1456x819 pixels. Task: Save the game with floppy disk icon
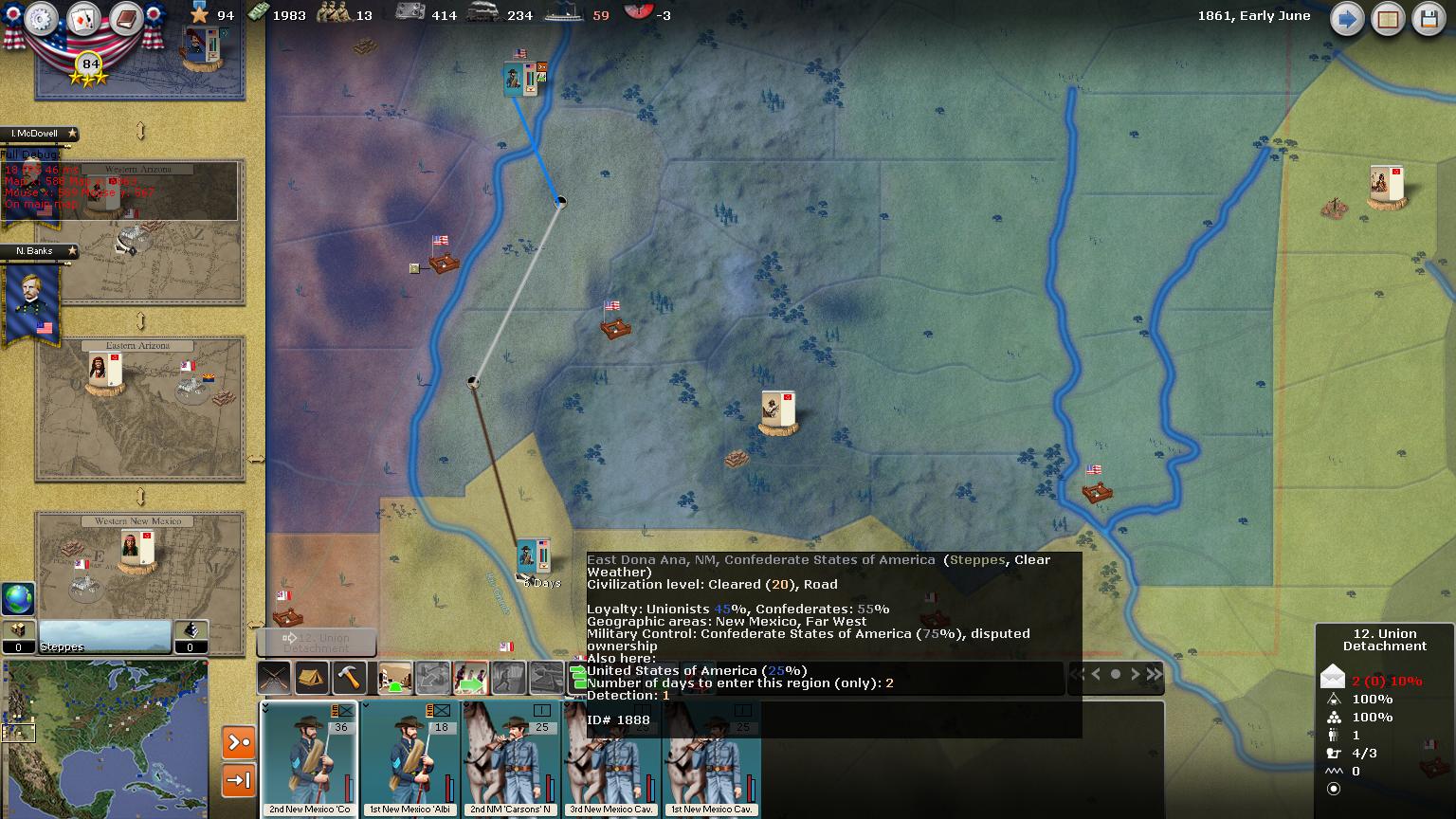point(1429,19)
